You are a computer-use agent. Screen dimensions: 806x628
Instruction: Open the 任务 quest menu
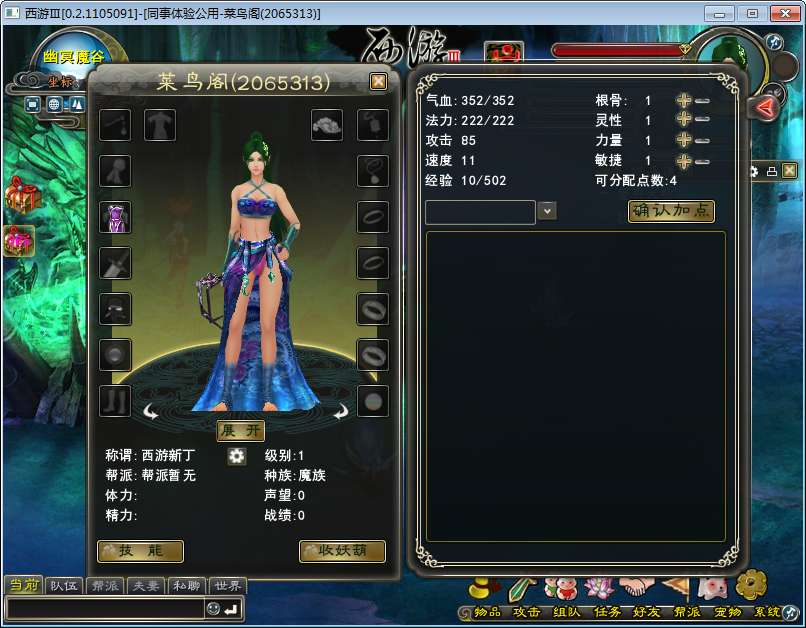pyautogui.click(x=607, y=611)
